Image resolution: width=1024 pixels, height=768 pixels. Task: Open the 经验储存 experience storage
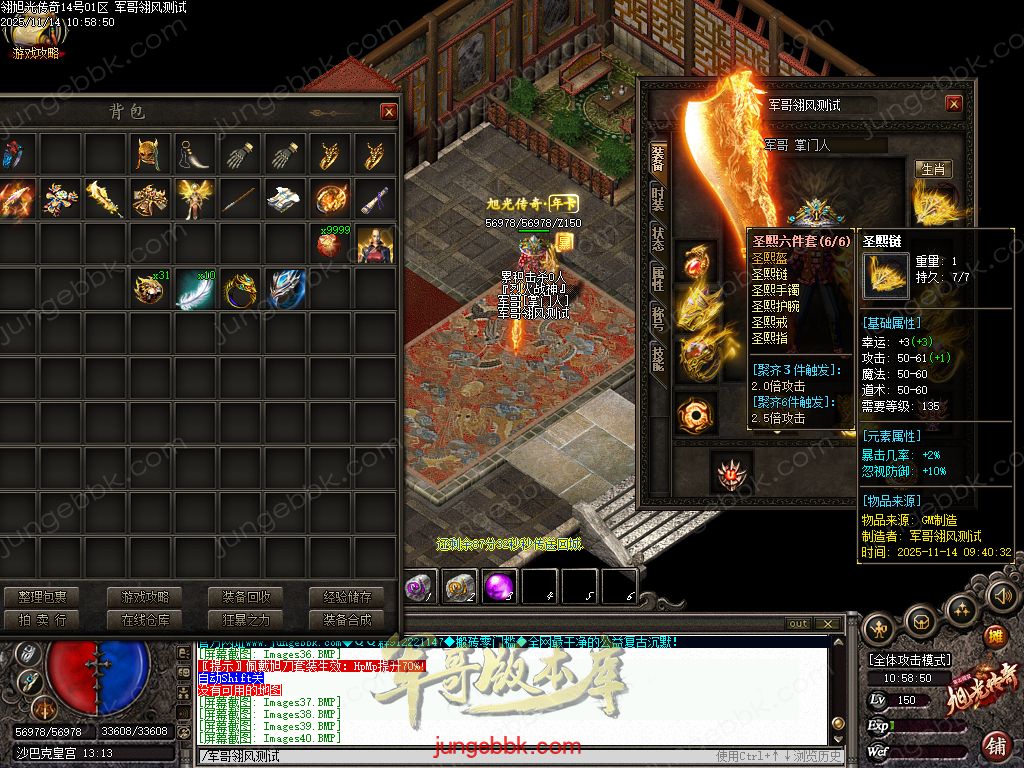click(x=347, y=597)
